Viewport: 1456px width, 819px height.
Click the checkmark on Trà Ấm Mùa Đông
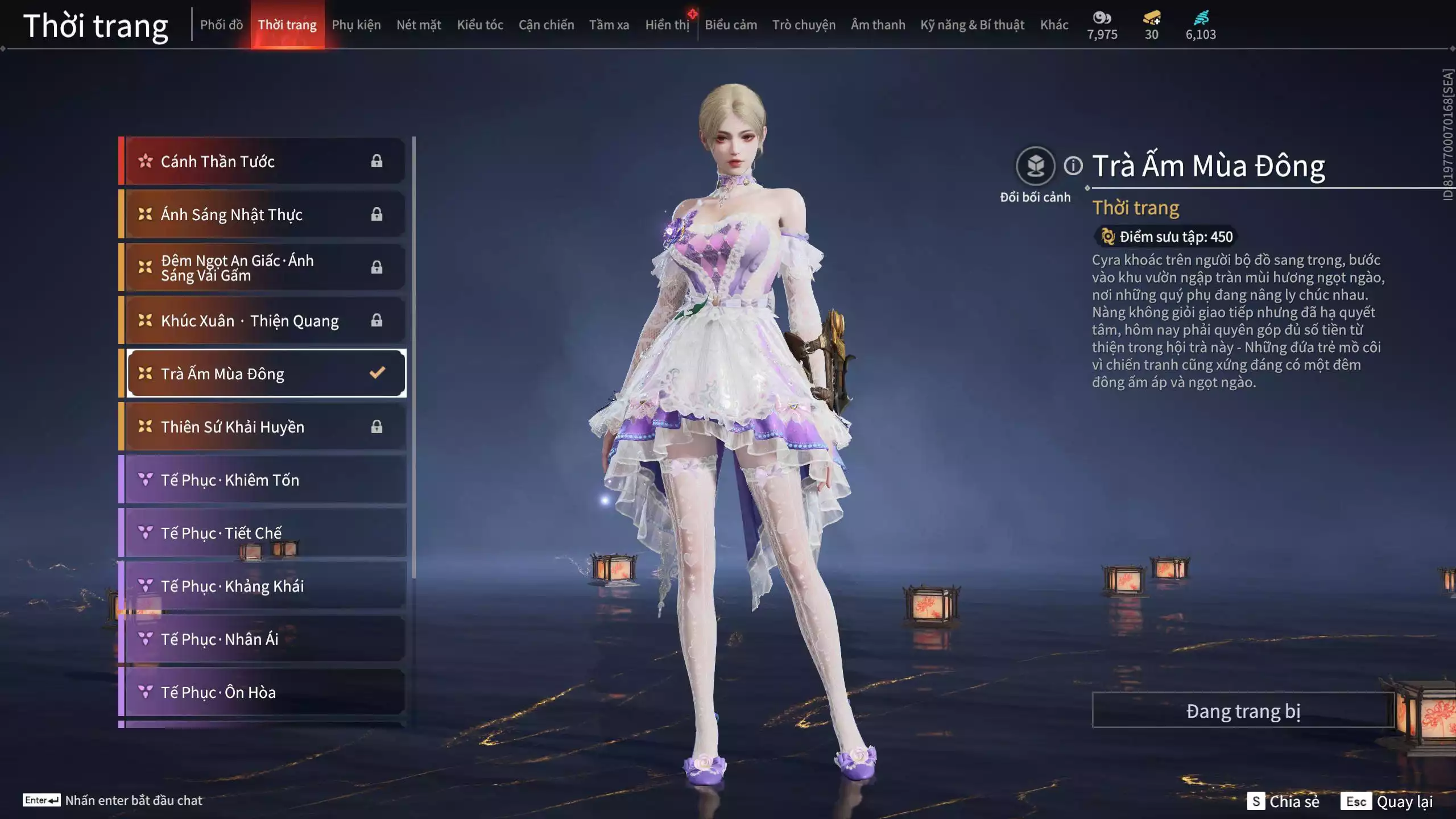(376, 374)
